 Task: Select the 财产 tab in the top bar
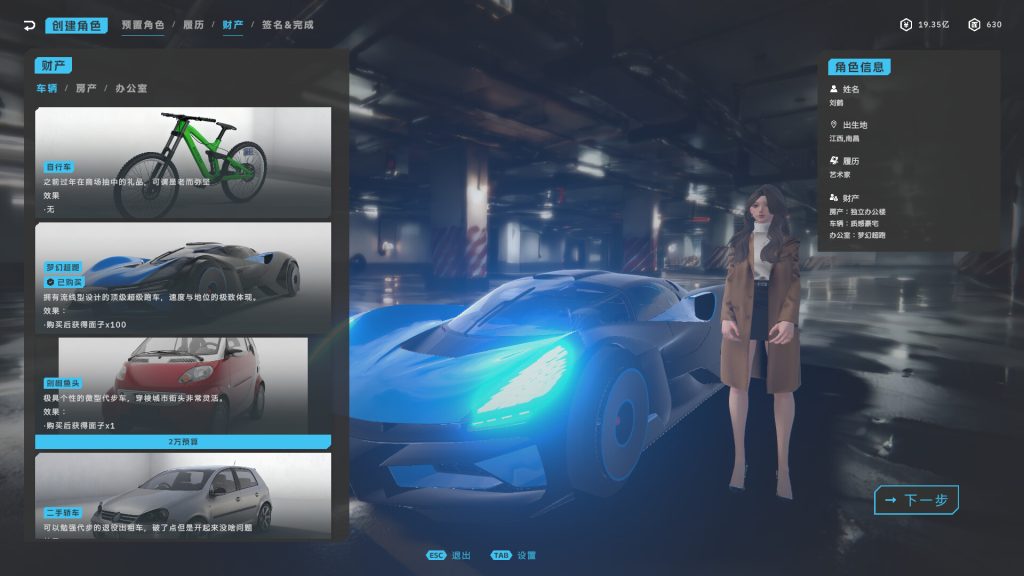click(x=233, y=25)
